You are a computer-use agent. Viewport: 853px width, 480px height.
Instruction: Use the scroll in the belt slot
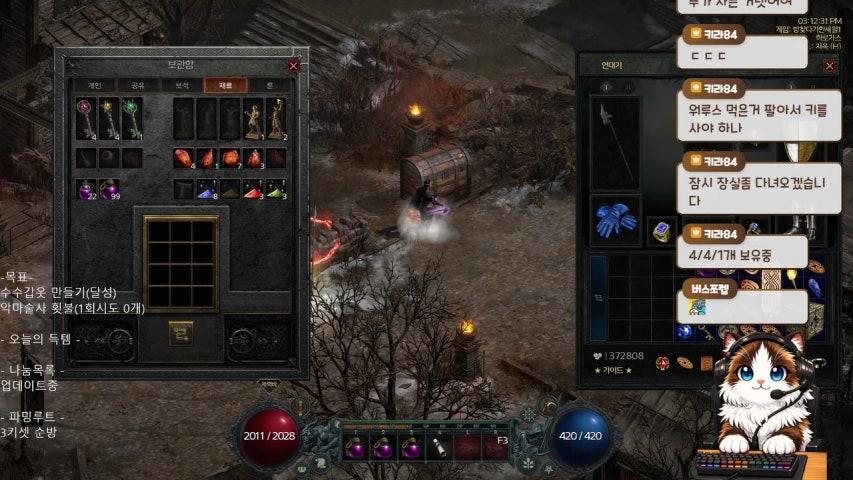[440, 447]
